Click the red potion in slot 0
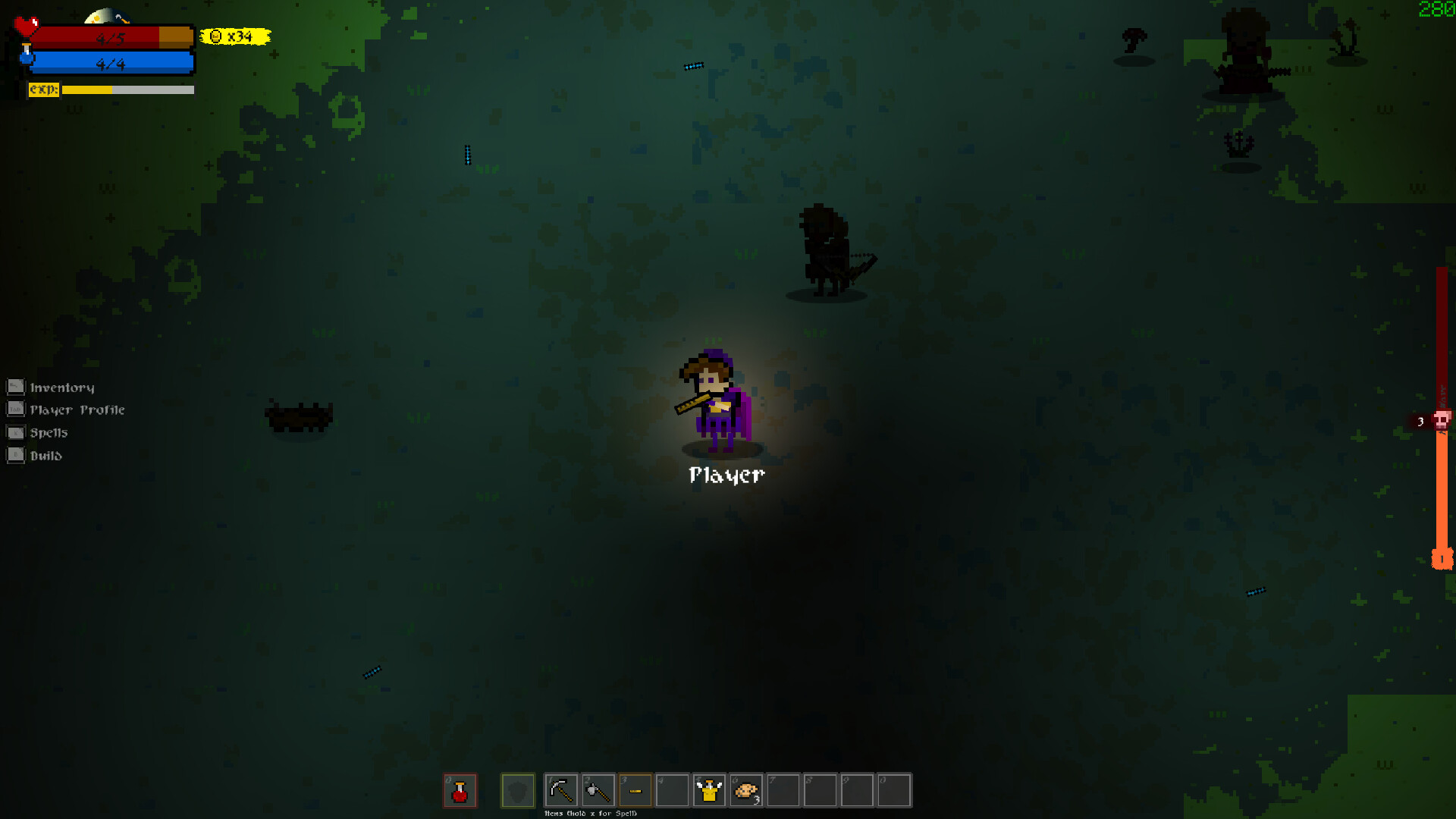This screenshot has width=1456, height=819. tap(460, 790)
